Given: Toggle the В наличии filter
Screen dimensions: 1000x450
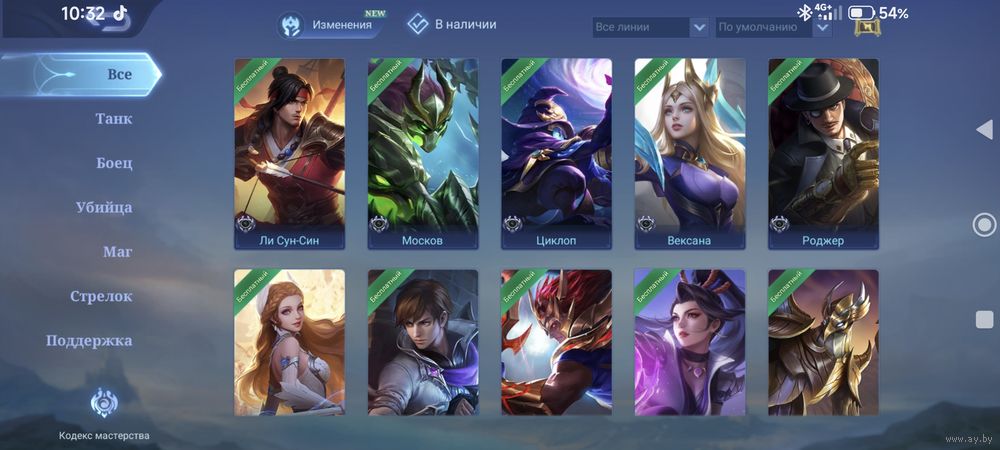Looking at the screenshot, I should click(x=452, y=24).
